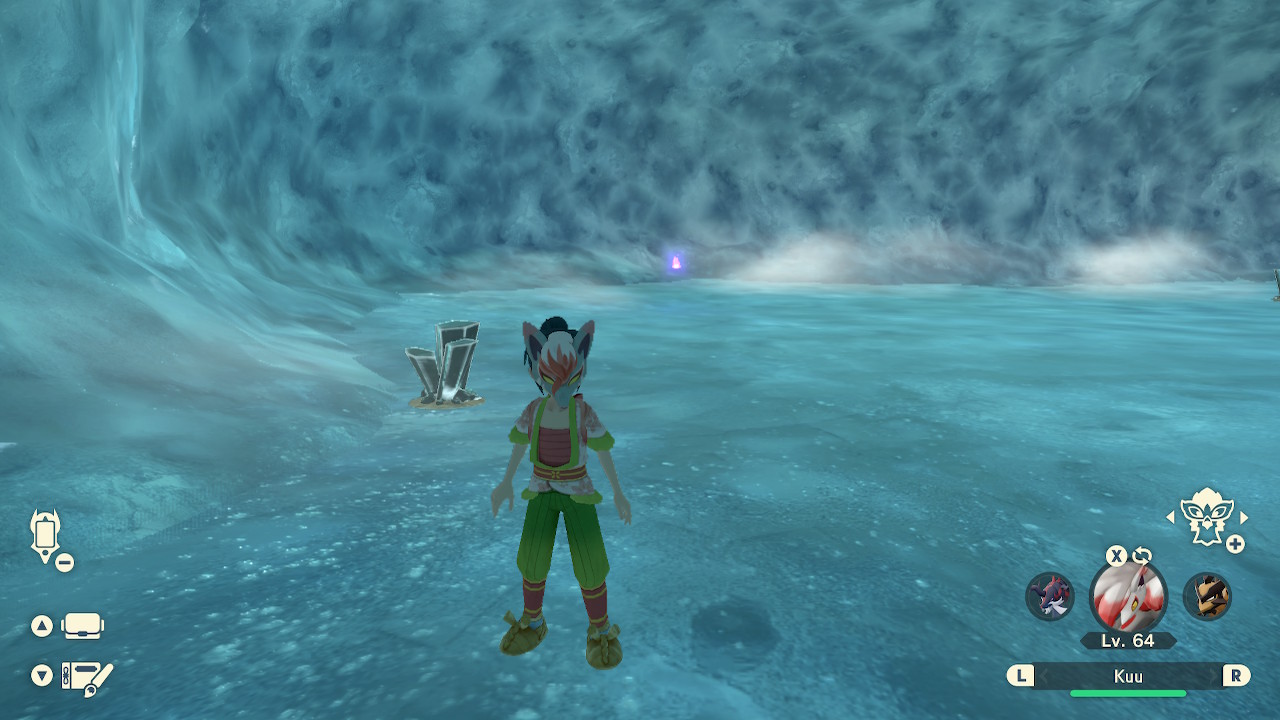Select the dark red-maned Pokémon portrait

click(x=1050, y=596)
